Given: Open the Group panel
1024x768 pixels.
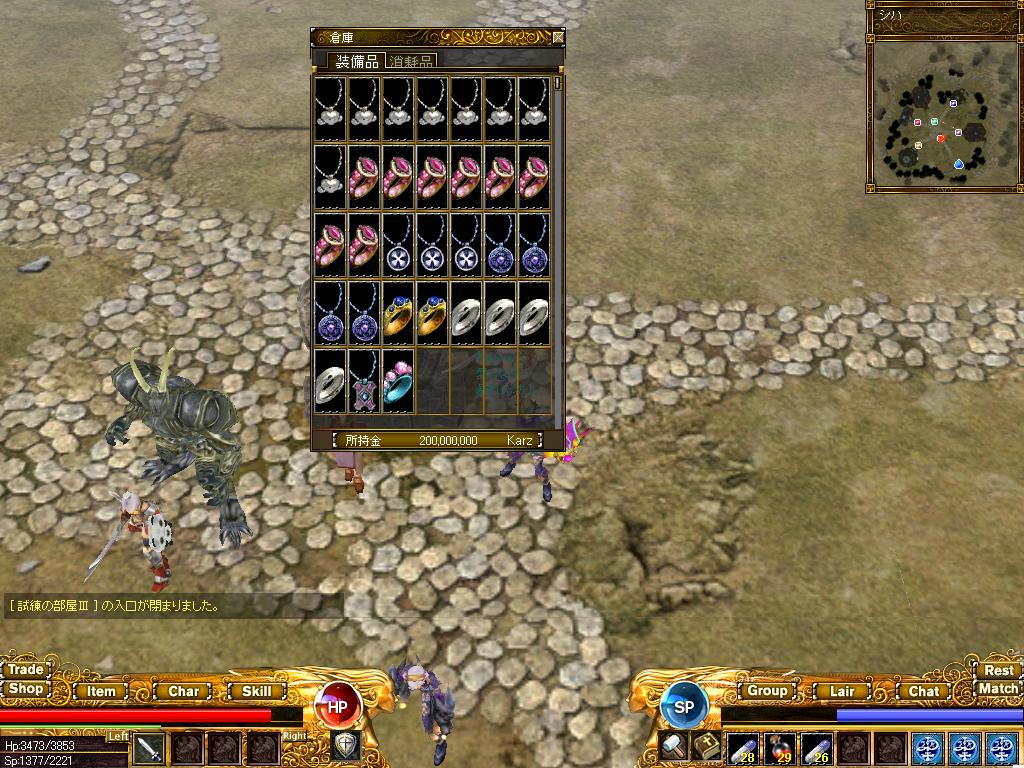Looking at the screenshot, I should [767, 690].
